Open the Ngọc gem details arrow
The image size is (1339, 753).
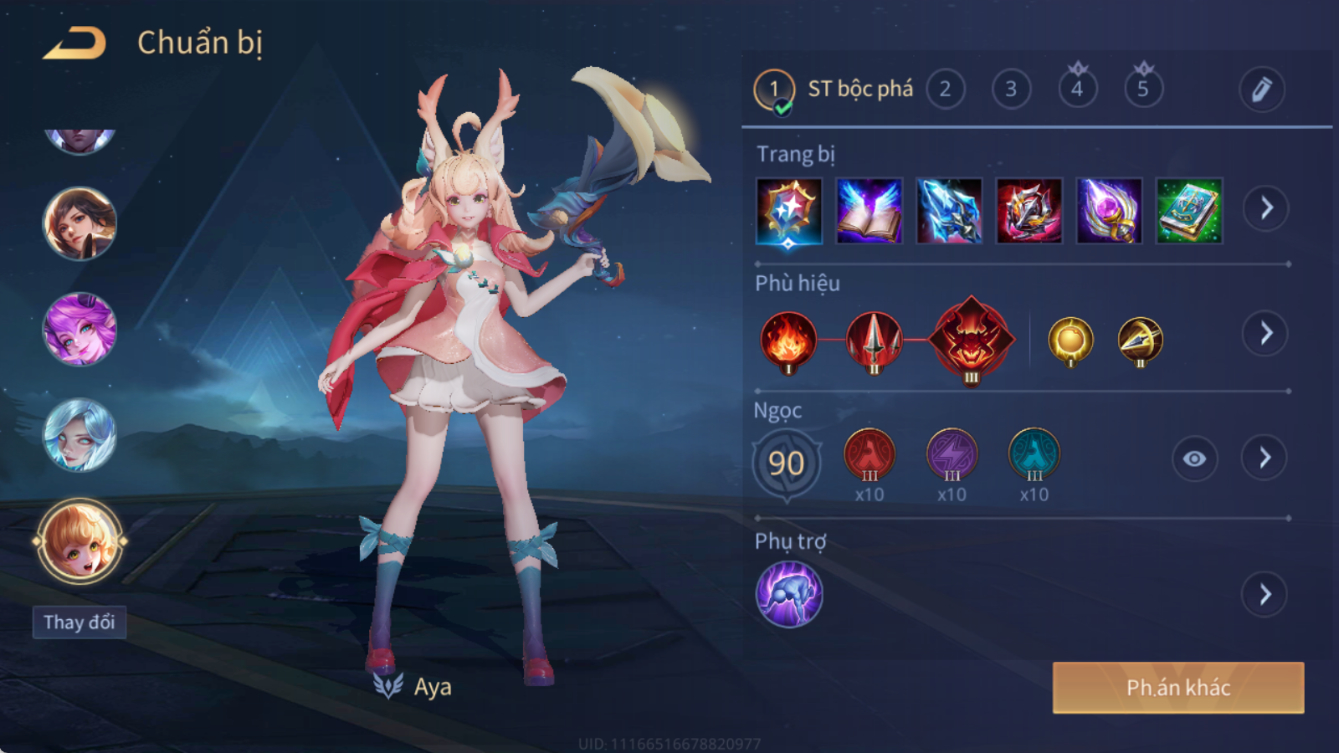click(x=1265, y=458)
